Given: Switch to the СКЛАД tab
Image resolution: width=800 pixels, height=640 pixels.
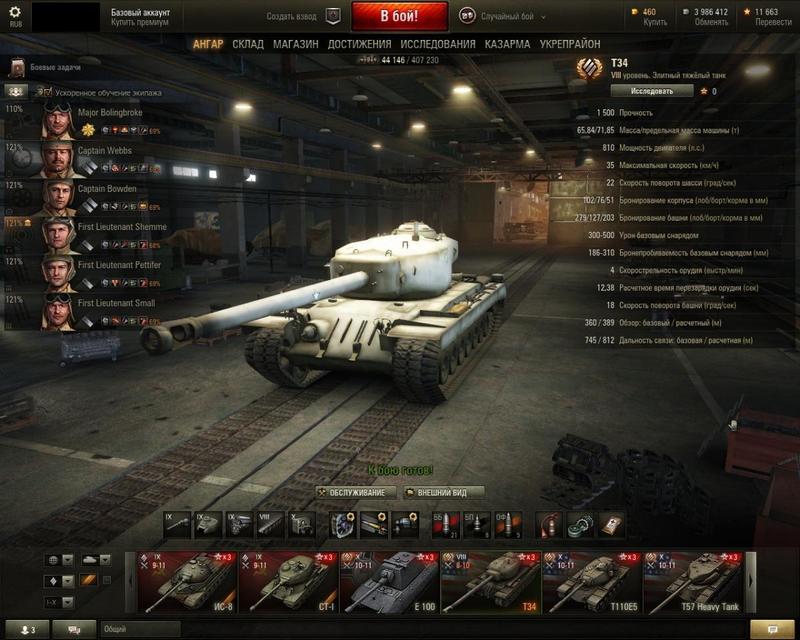Looking at the screenshot, I should click(x=248, y=45).
